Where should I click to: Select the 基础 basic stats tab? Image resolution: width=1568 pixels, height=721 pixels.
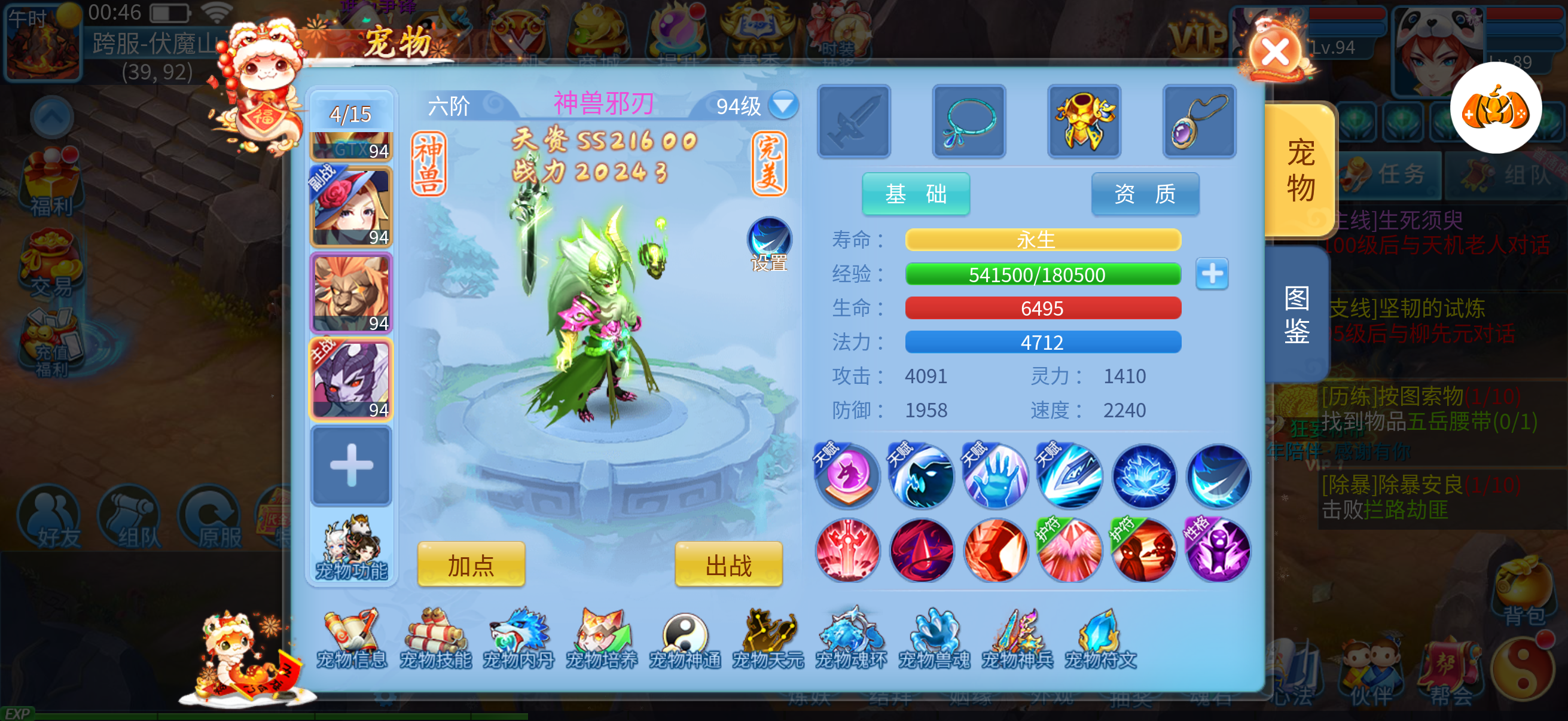[915, 194]
